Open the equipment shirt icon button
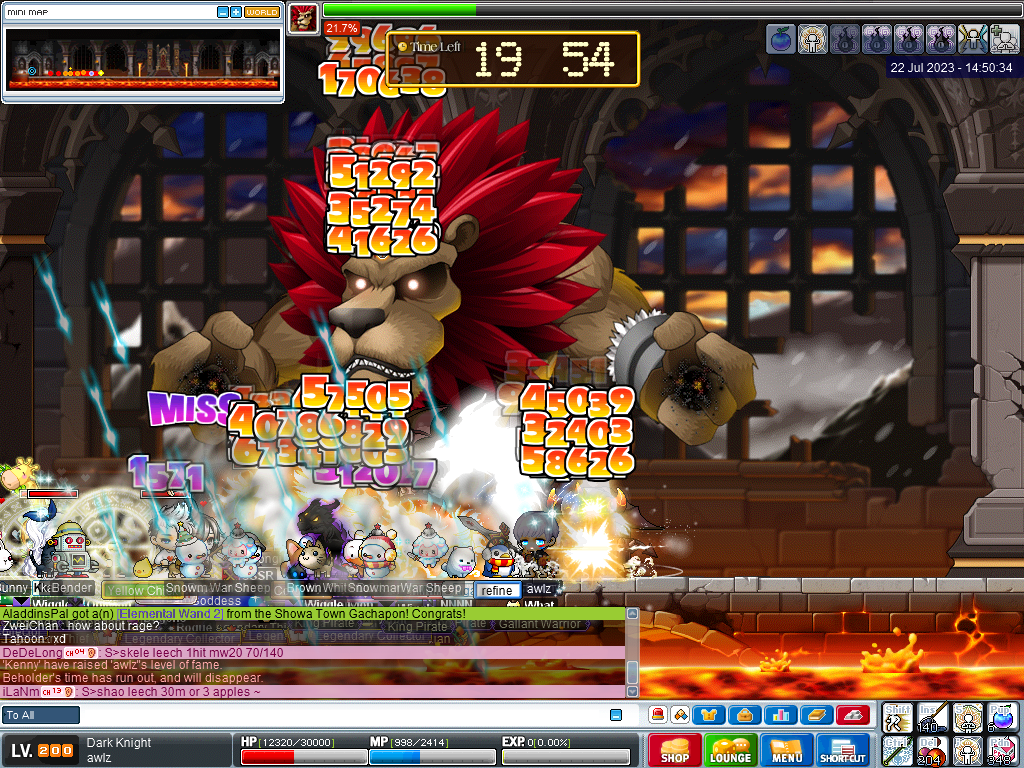The image size is (1024, 768). point(710,715)
